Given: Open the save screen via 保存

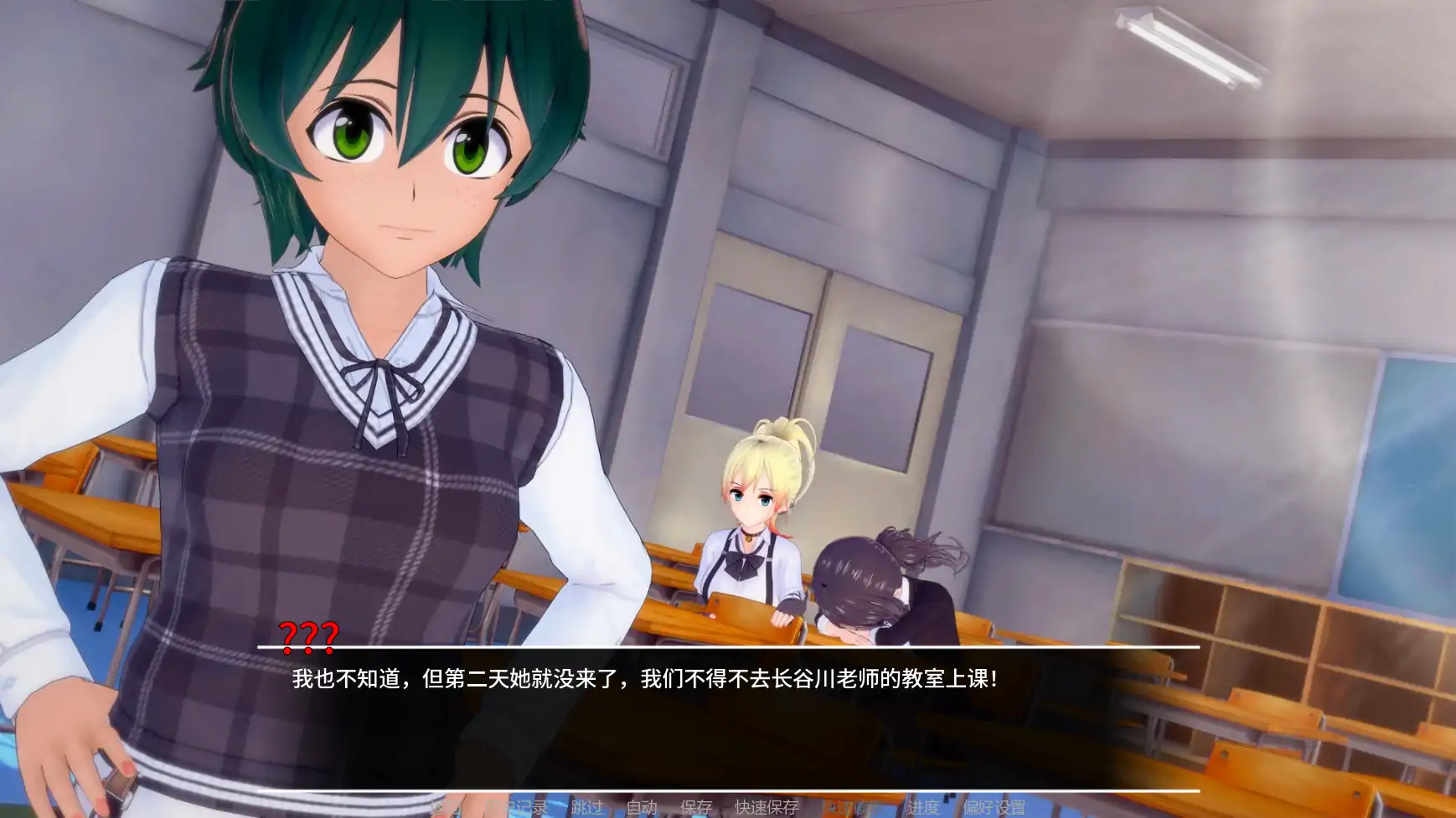Looking at the screenshot, I should [700, 809].
